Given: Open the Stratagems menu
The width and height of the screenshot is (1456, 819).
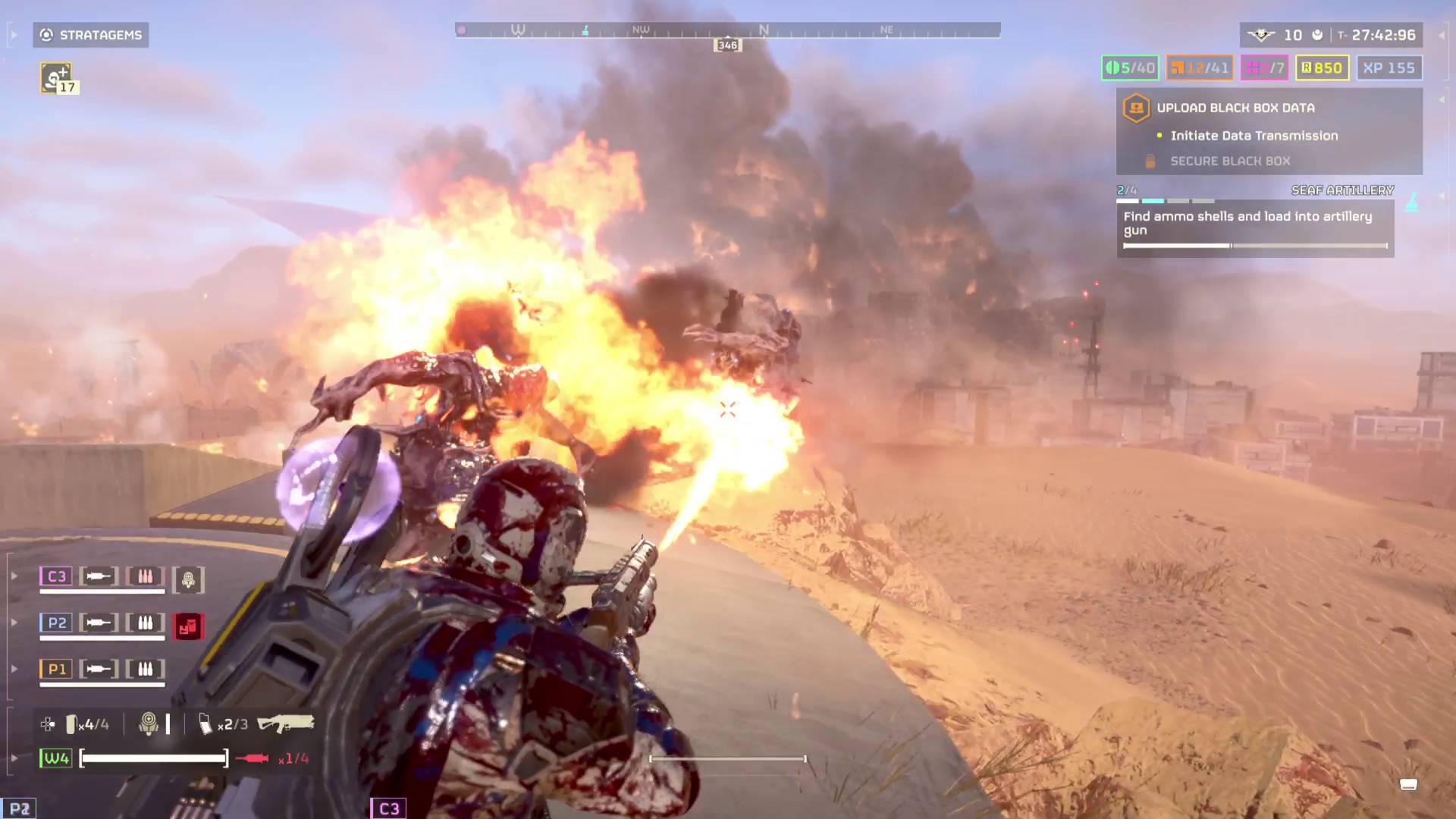Looking at the screenshot, I should coord(90,35).
